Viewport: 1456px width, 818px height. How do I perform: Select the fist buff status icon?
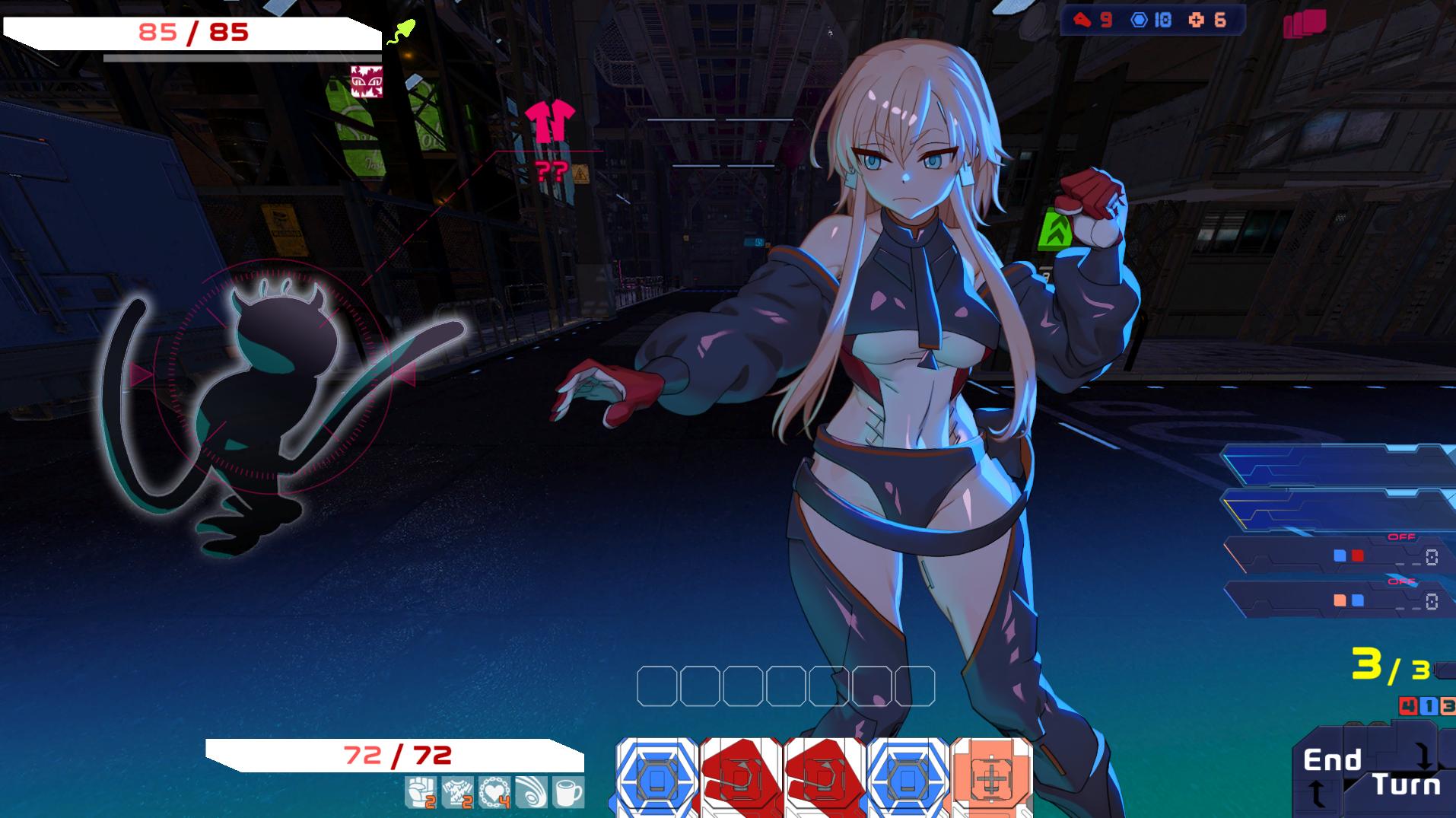419,792
